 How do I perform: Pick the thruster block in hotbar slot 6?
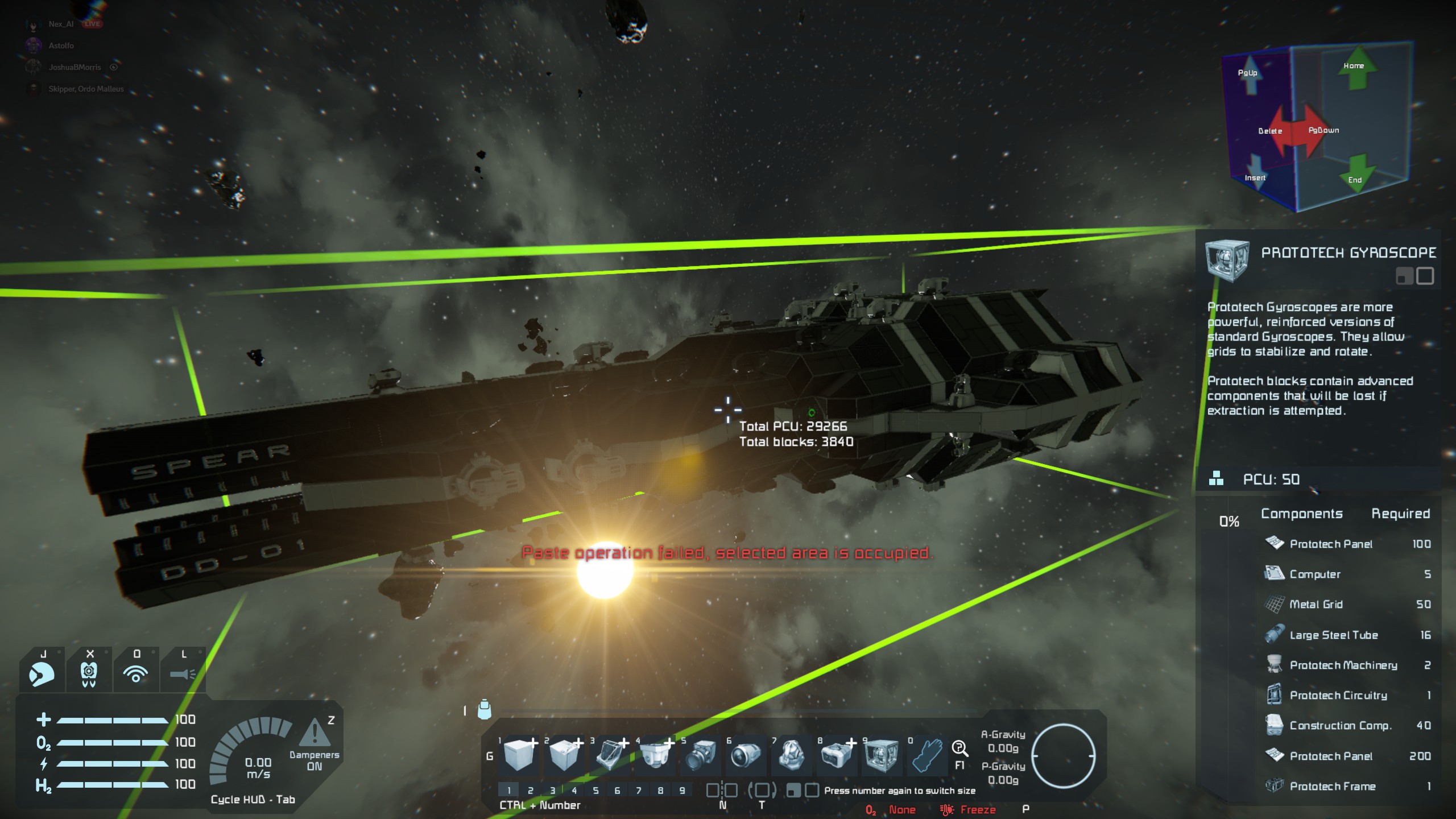746,755
